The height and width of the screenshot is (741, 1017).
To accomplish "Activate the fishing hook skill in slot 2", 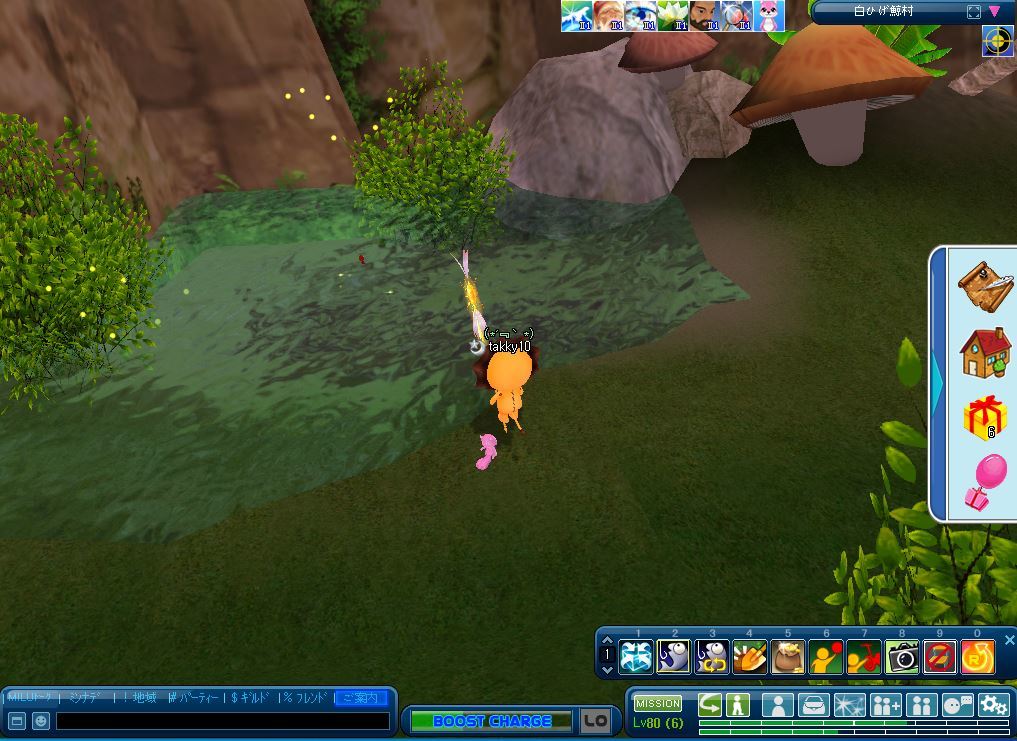I will tap(673, 657).
